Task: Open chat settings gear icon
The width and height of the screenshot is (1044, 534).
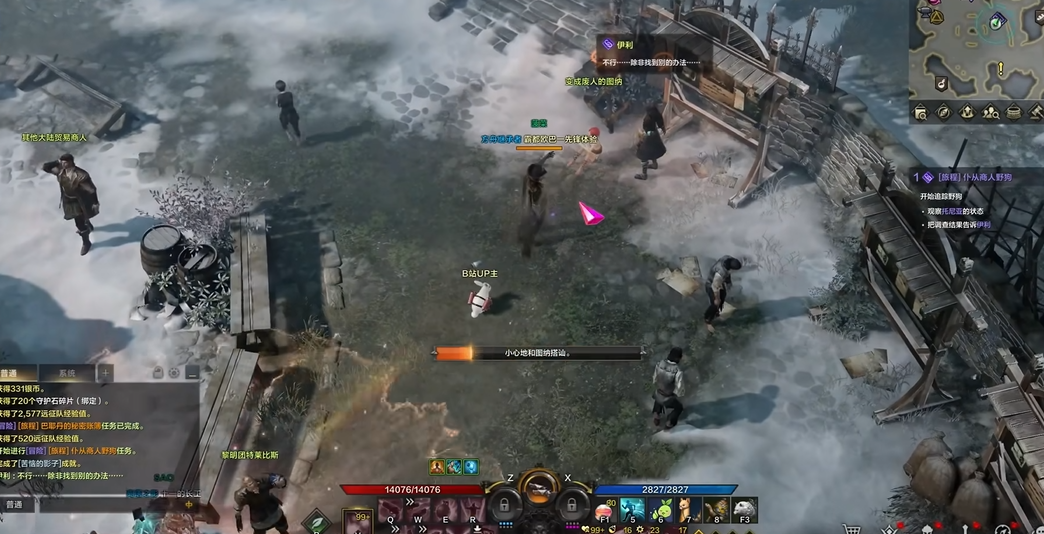Action: (173, 373)
